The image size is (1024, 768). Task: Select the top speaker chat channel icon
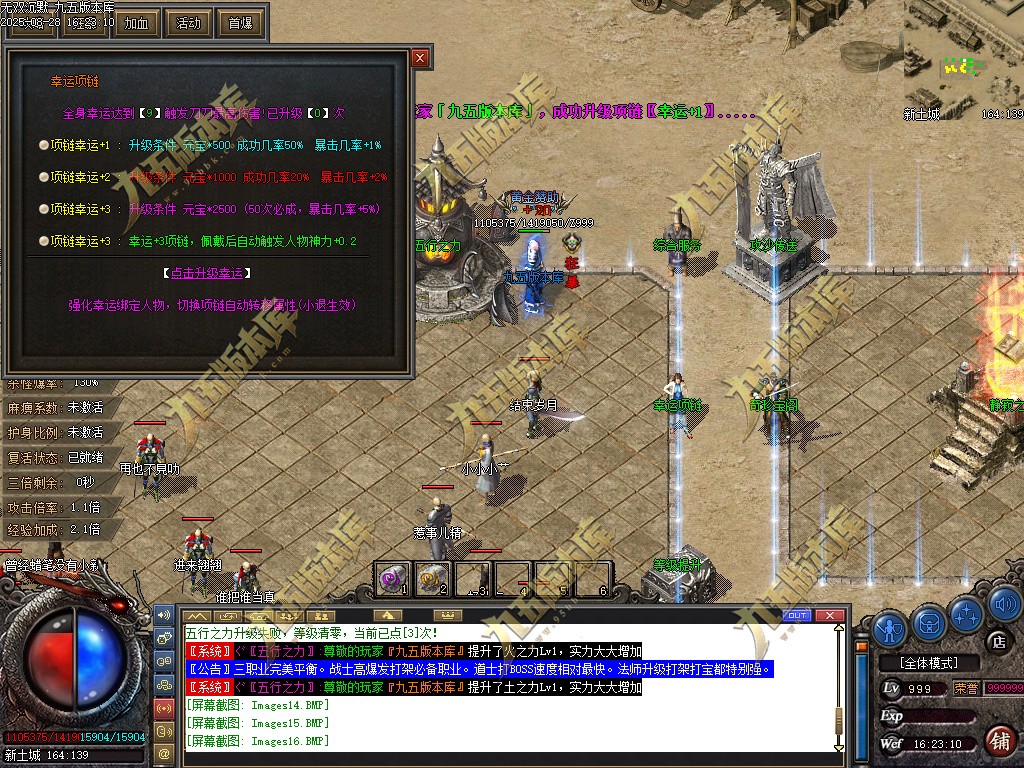pyautogui.click(x=164, y=614)
